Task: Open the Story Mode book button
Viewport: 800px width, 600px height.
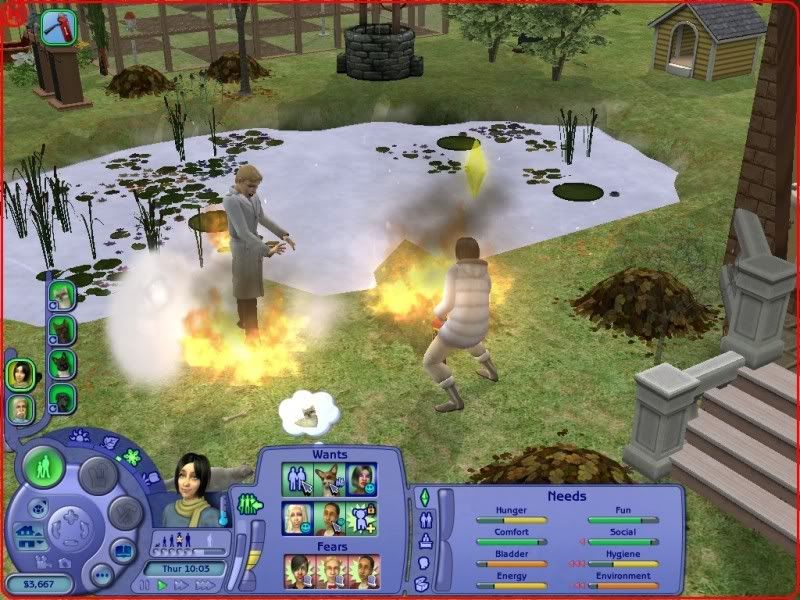Action: coord(123,551)
